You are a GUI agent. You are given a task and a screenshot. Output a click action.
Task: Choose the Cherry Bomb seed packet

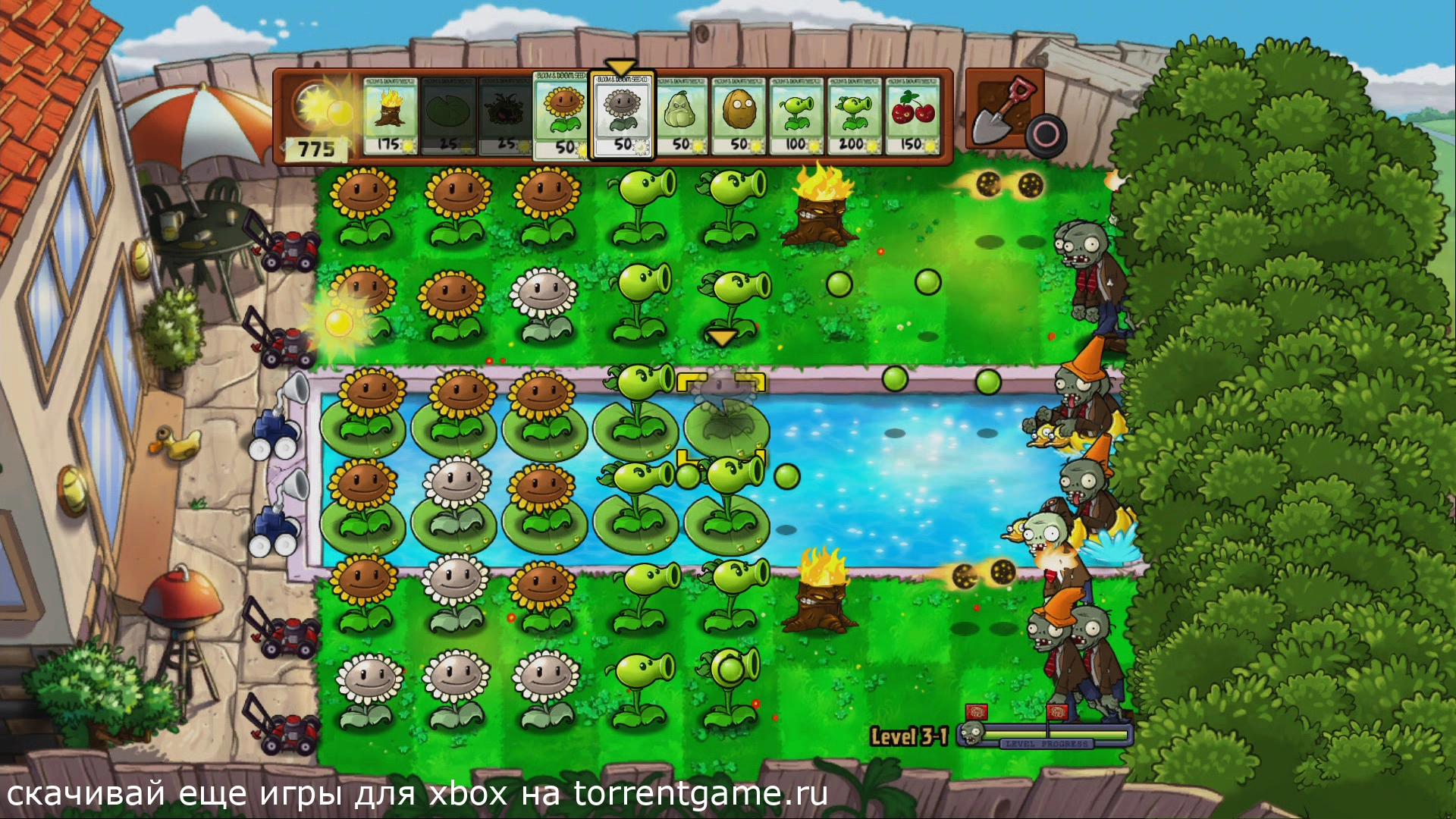tap(912, 116)
